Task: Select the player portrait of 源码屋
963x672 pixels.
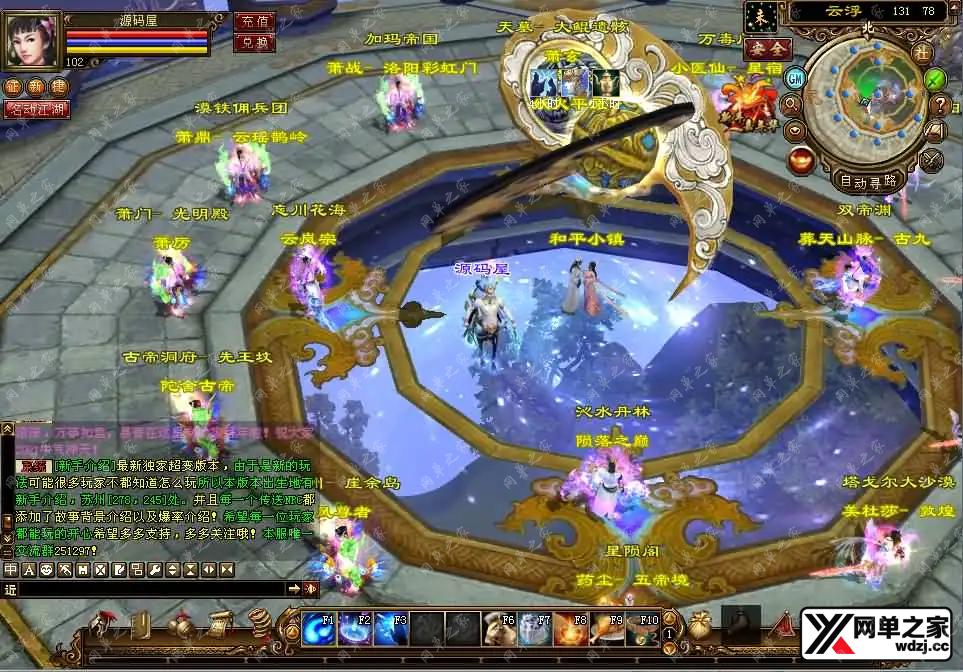Action: 34,40
